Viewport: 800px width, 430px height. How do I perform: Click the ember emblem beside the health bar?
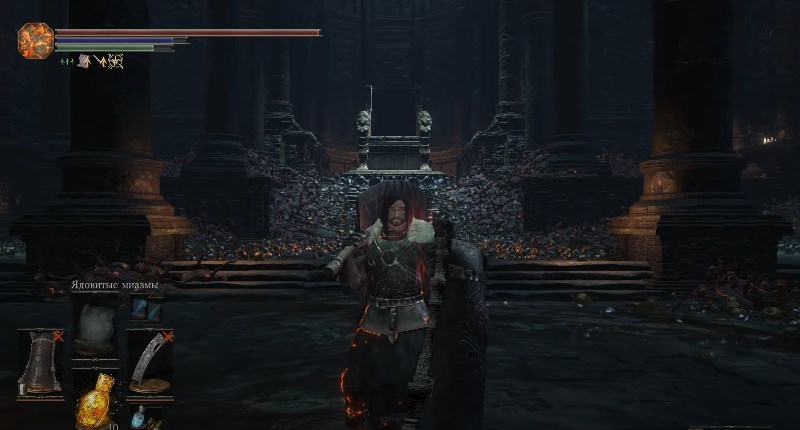click(35, 40)
